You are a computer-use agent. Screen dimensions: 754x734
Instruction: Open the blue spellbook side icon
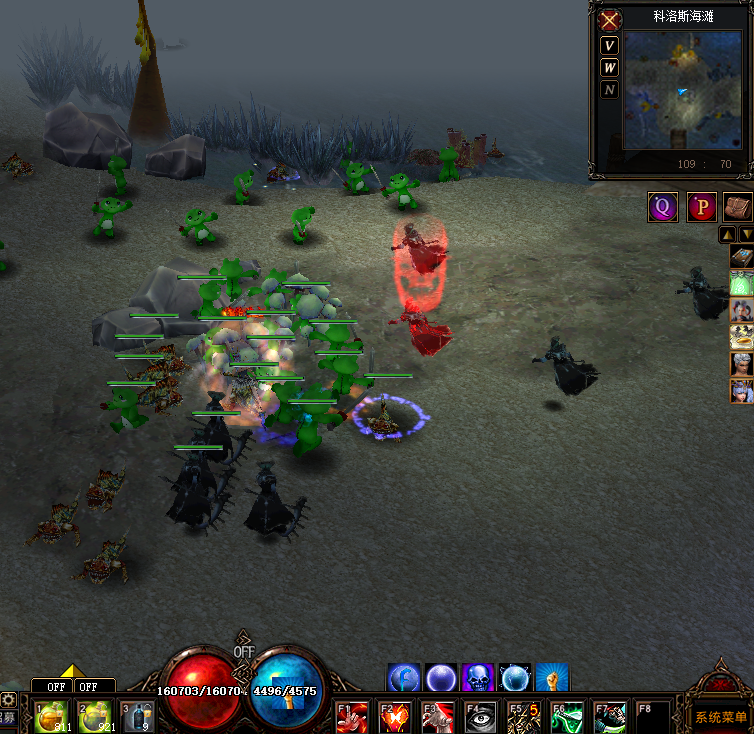pos(742,256)
